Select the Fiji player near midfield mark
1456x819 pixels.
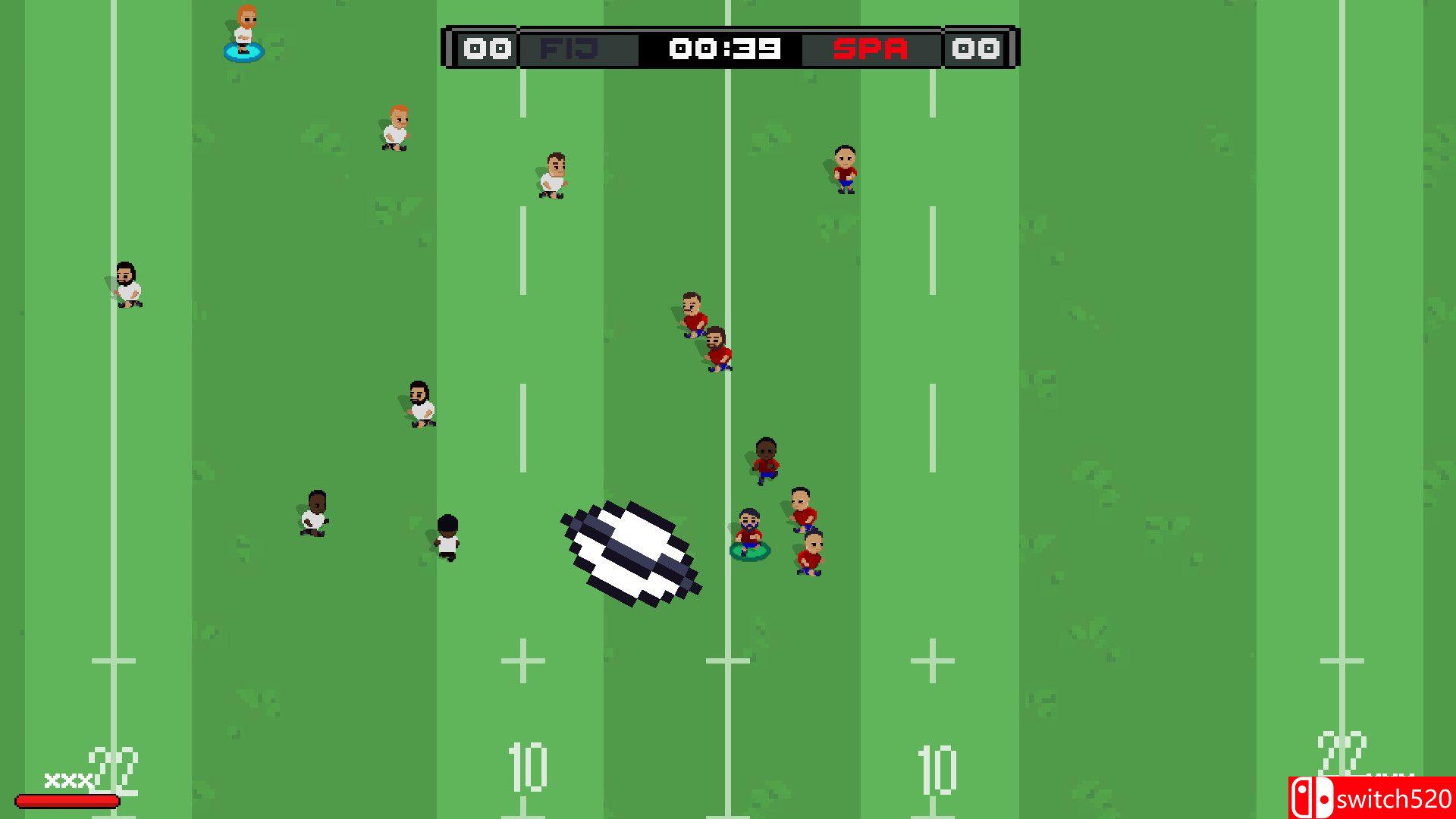tap(554, 176)
